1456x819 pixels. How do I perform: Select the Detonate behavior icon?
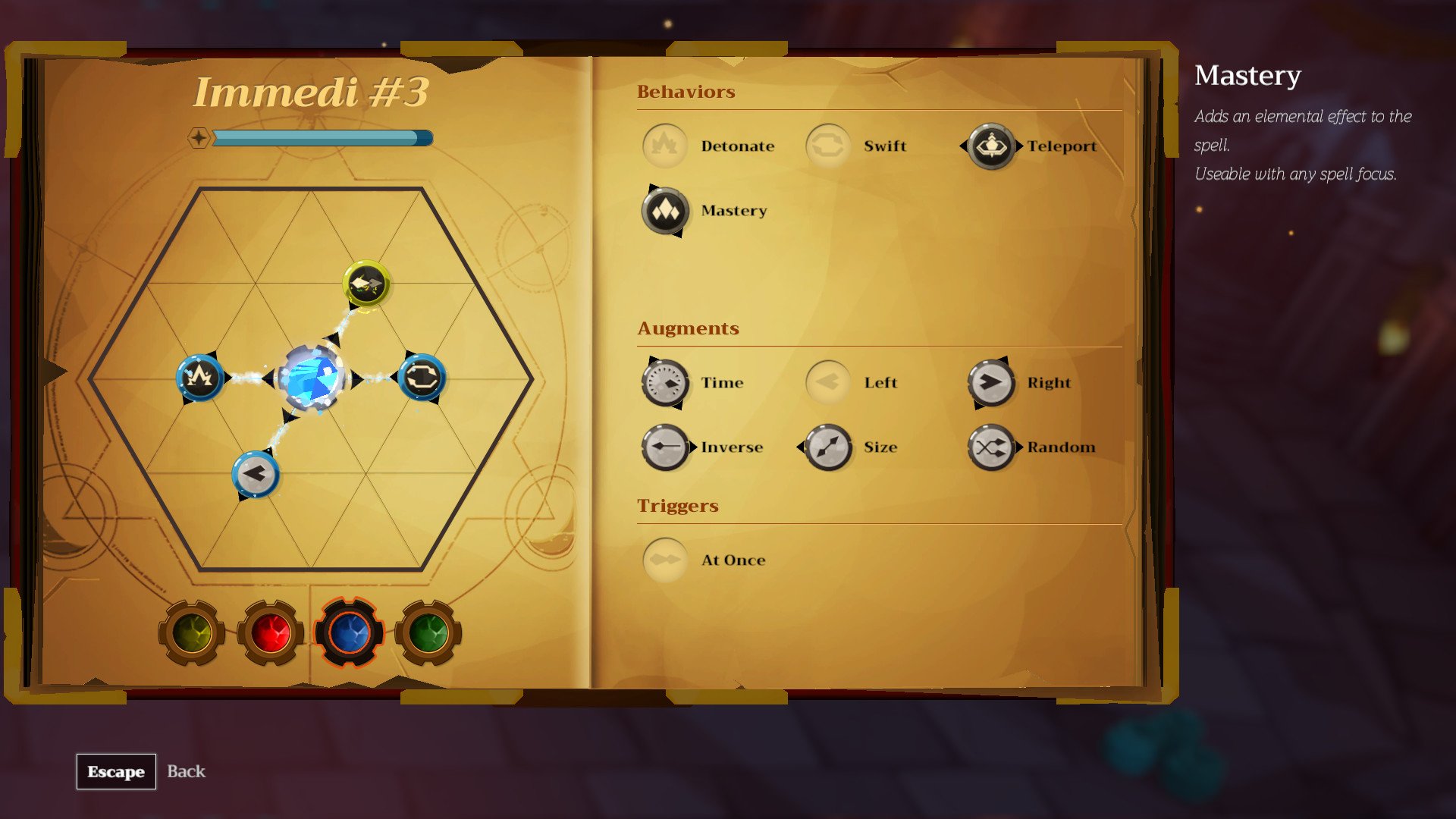click(x=665, y=146)
